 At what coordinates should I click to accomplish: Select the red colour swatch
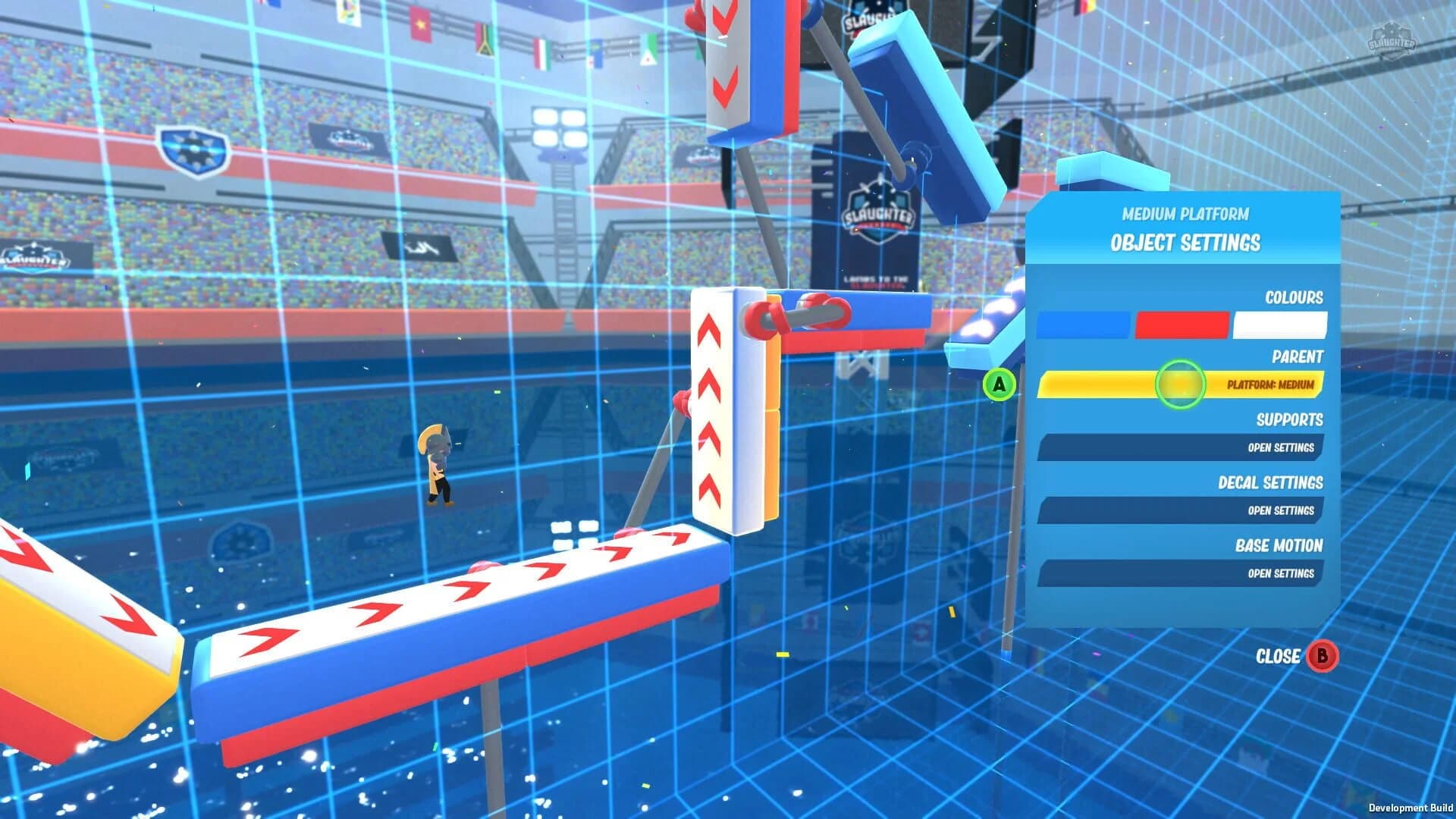1183,322
